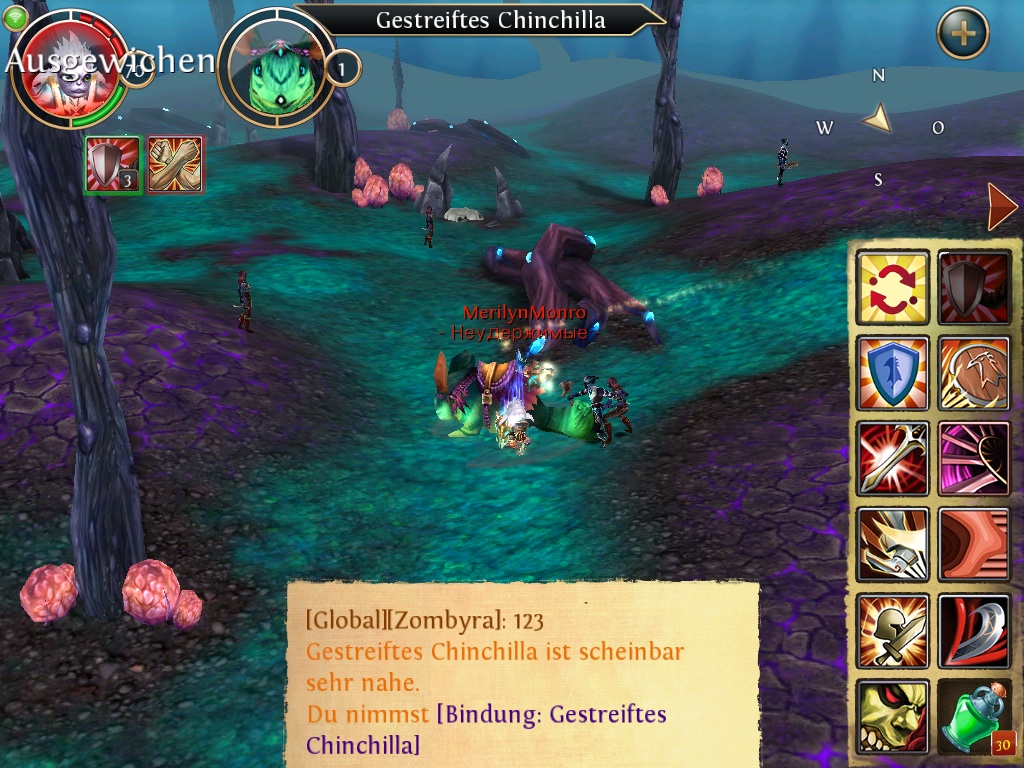Inspect the shield buff icon with 3 stacks
Image resolution: width=1024 pixels, height=768 pixels.
[x=113, y=164]
